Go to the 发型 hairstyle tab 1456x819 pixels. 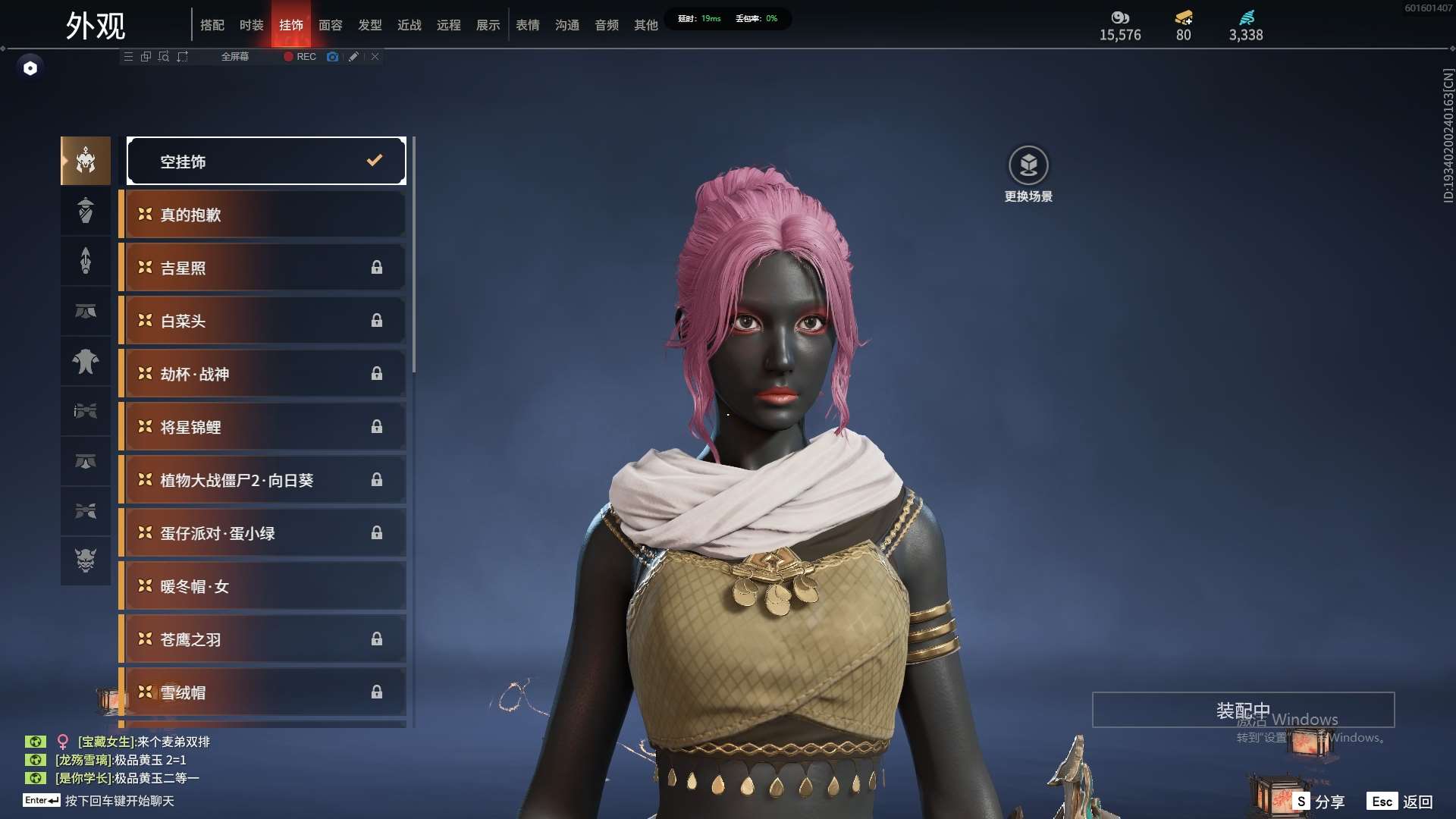[370, 25]
